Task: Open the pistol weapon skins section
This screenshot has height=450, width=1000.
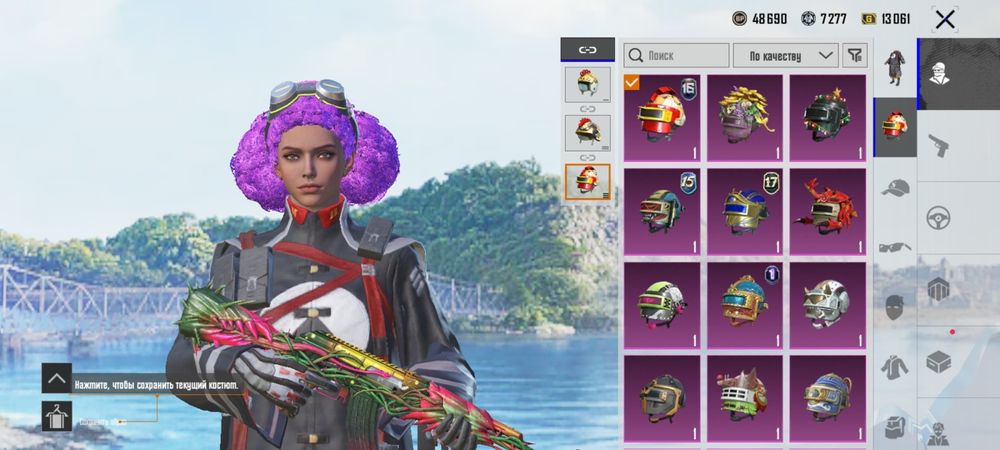Action: click(x=939, y=146)
